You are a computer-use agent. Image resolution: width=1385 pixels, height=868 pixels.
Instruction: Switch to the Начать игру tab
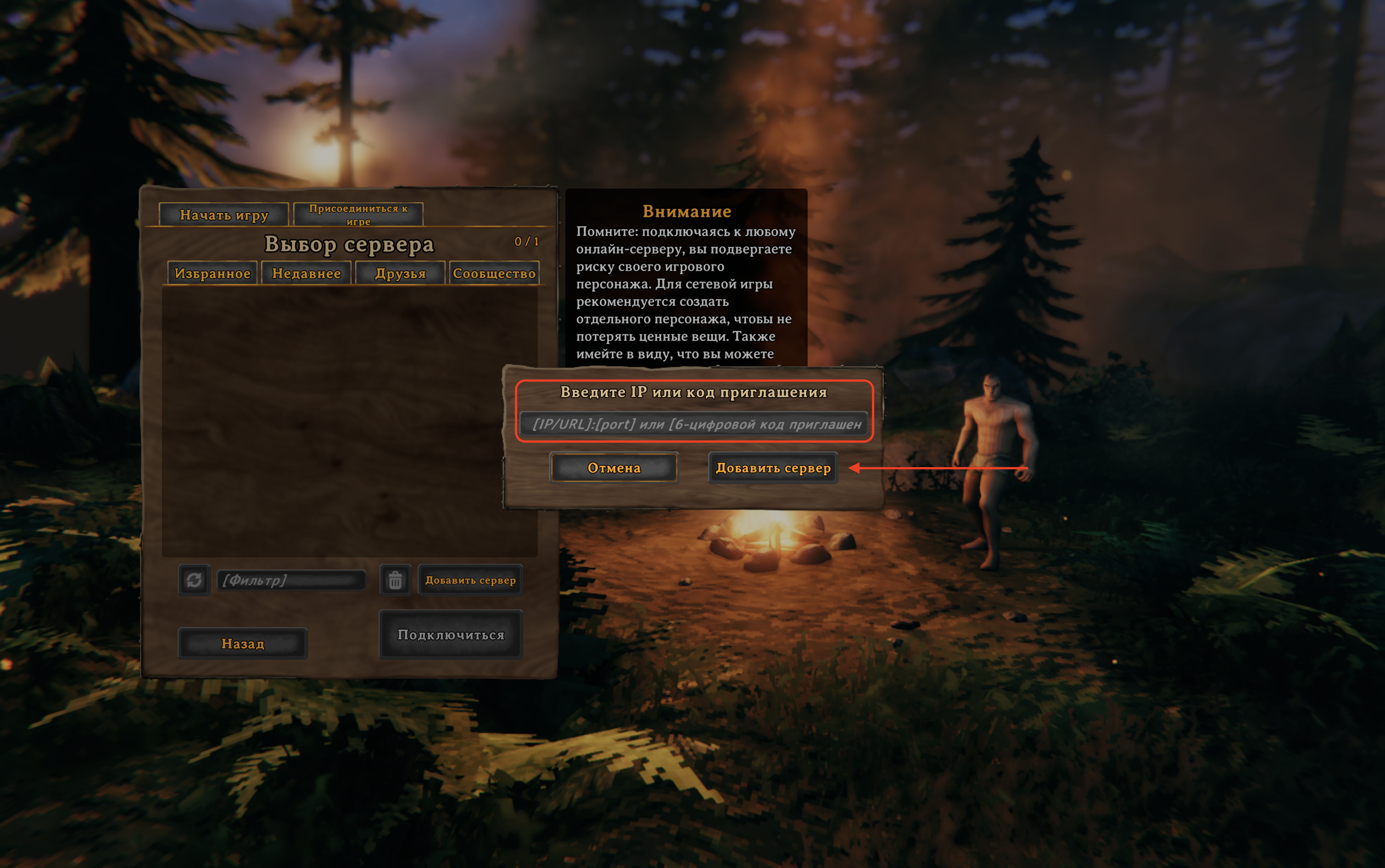pos(223,215)
